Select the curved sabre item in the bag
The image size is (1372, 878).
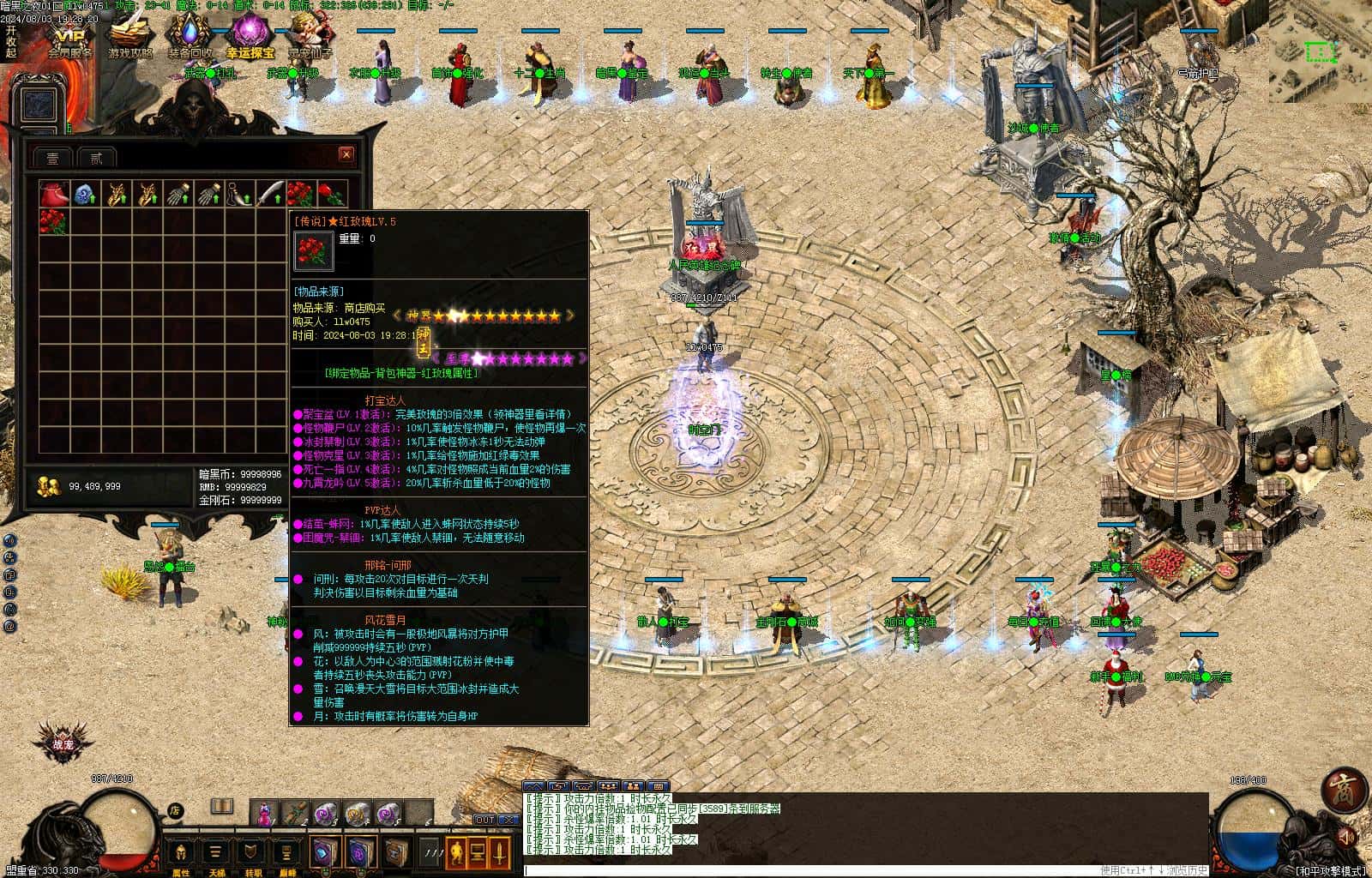(270, 195)
